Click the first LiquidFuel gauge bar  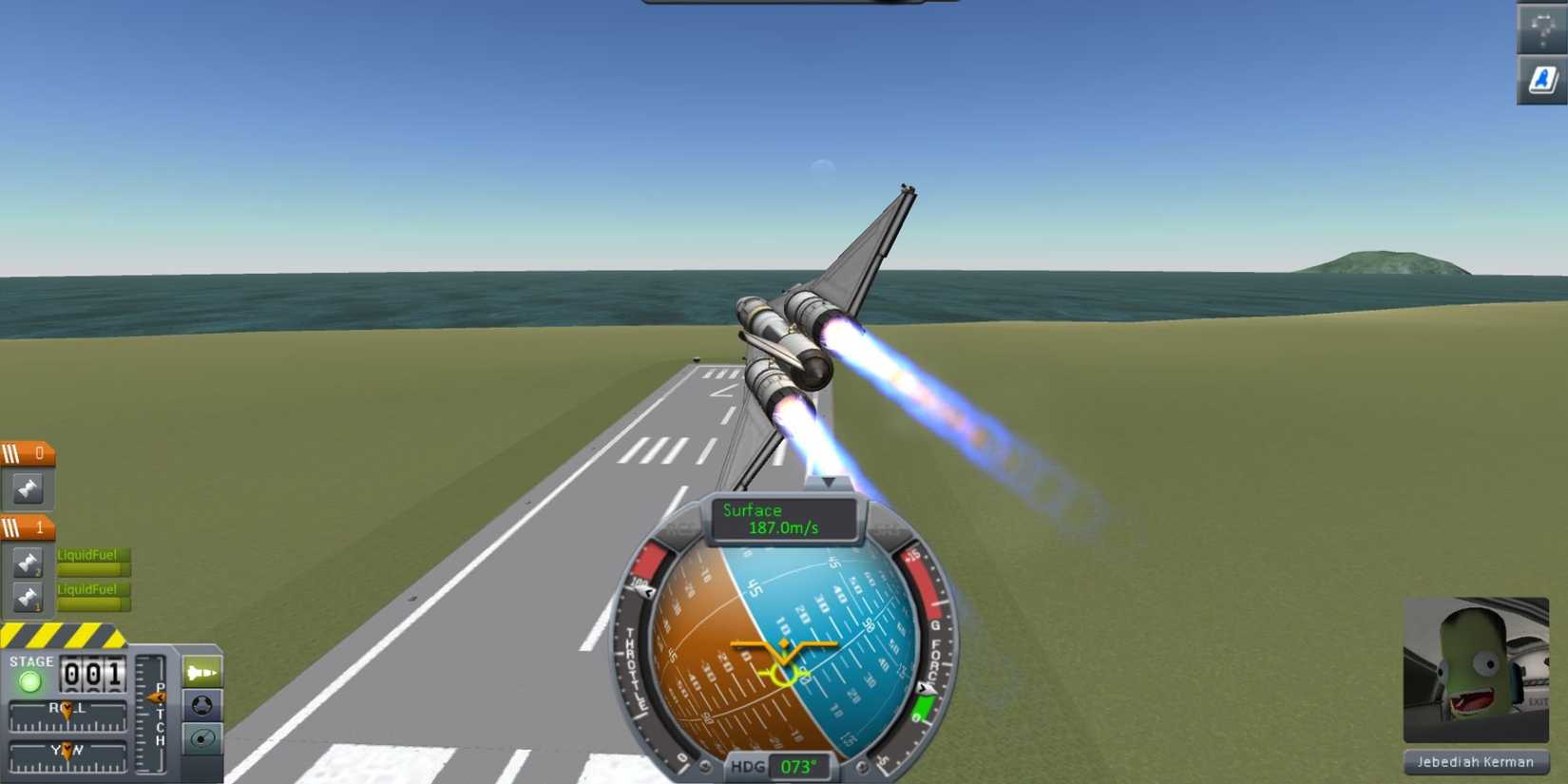pyautogui.click(x=90, y=562)
